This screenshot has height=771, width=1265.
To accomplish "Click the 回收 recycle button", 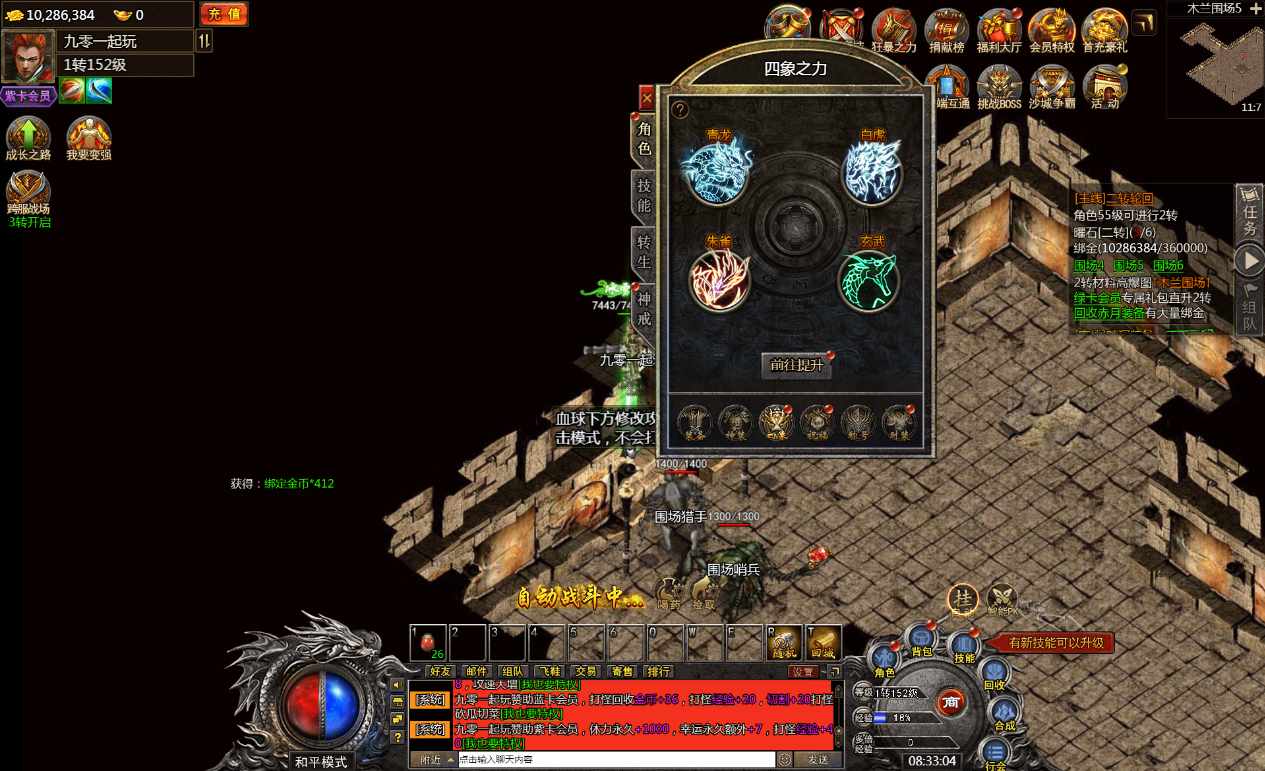I will [994, 675].
